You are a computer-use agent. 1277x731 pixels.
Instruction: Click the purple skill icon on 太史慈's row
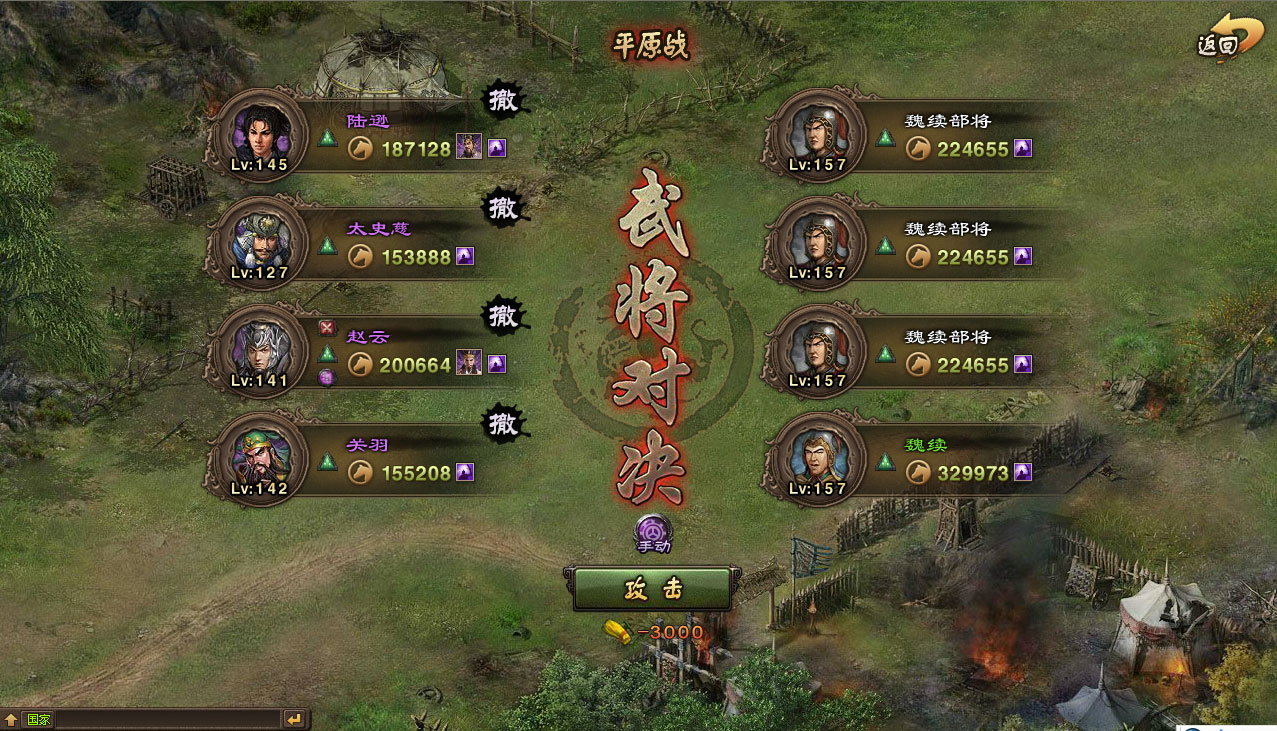466,256
